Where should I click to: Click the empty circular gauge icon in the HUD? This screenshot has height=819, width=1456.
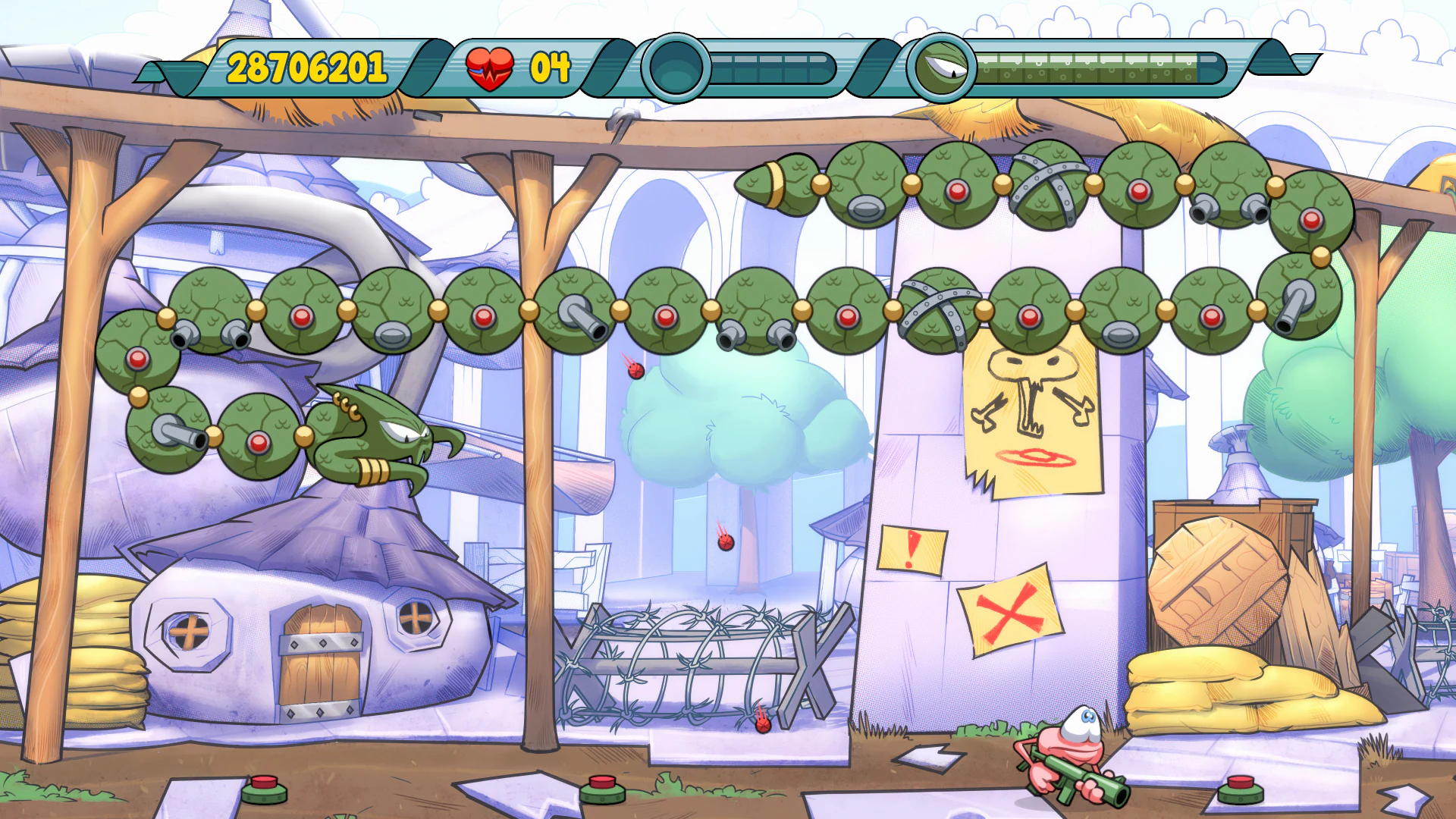(675, 68)
